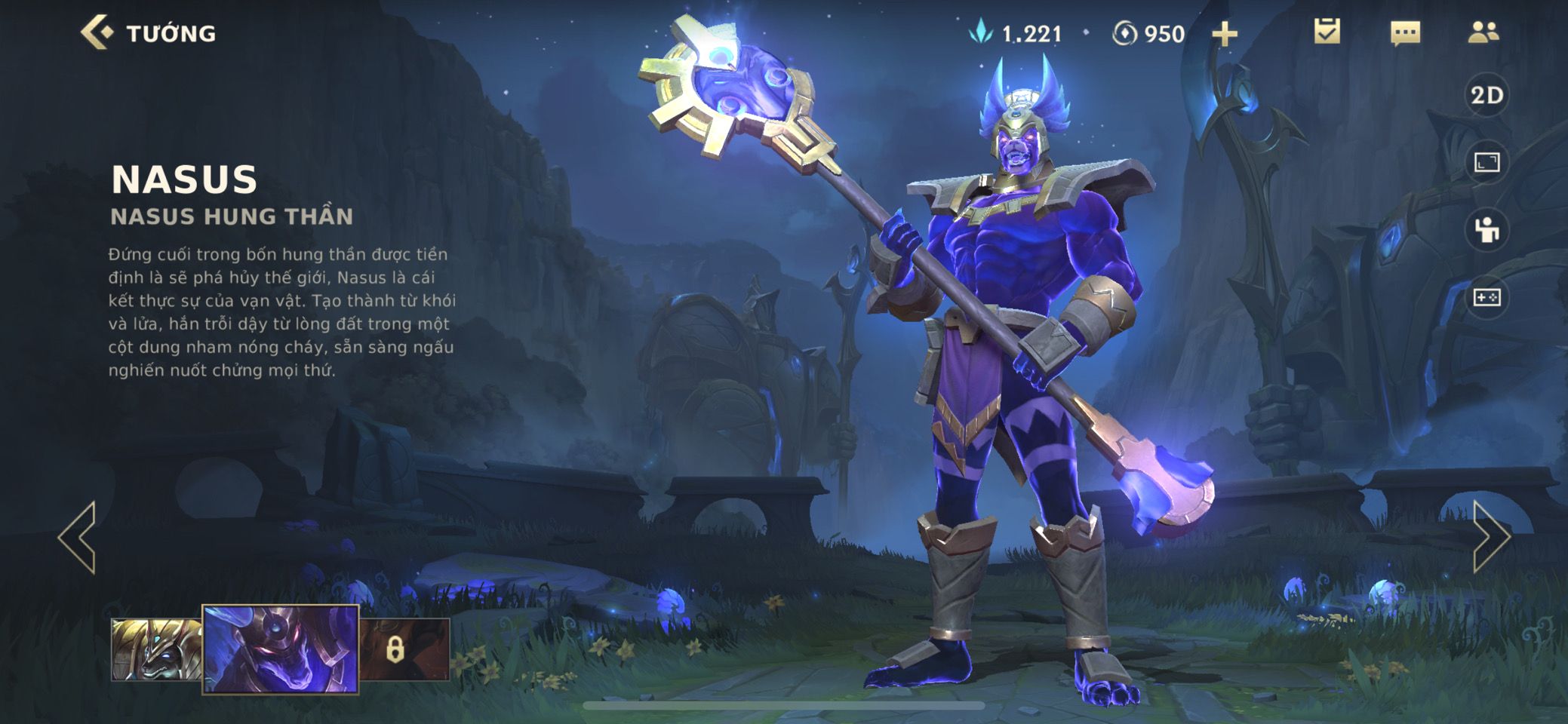Go back from the Tướng screen

tap(98, 33)
